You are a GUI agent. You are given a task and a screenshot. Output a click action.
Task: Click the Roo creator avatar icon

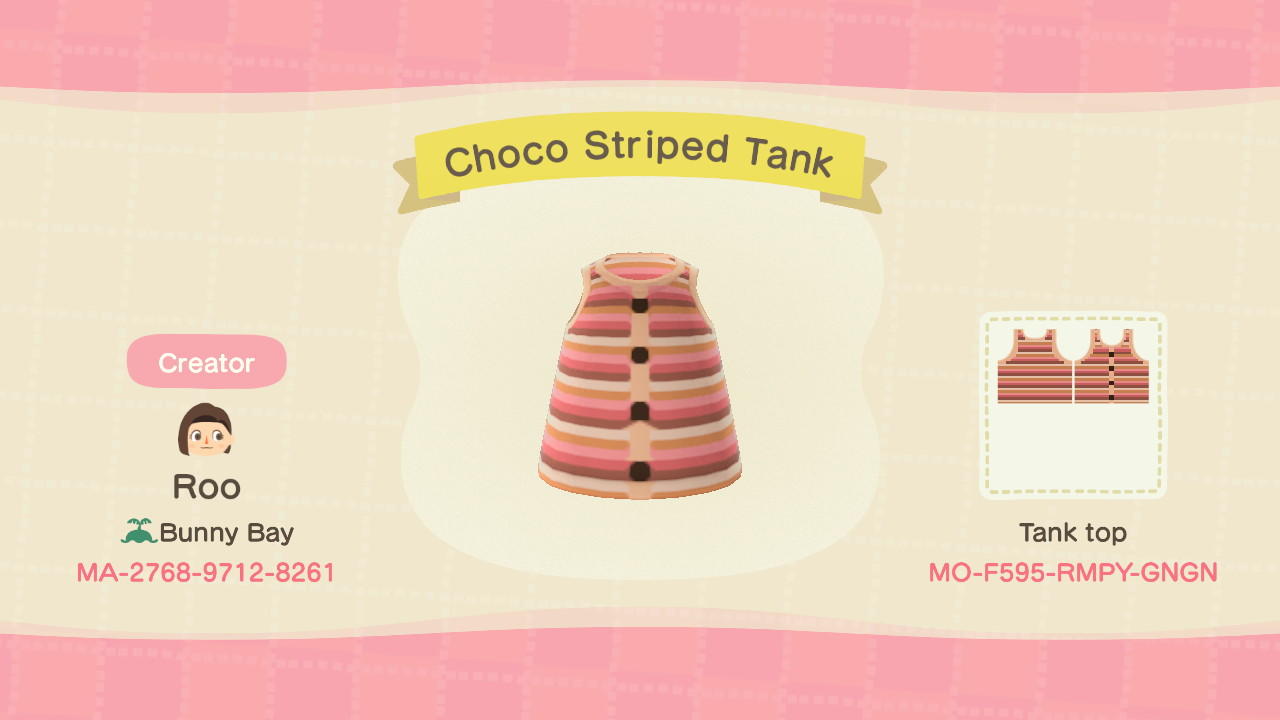pos(206,430)
